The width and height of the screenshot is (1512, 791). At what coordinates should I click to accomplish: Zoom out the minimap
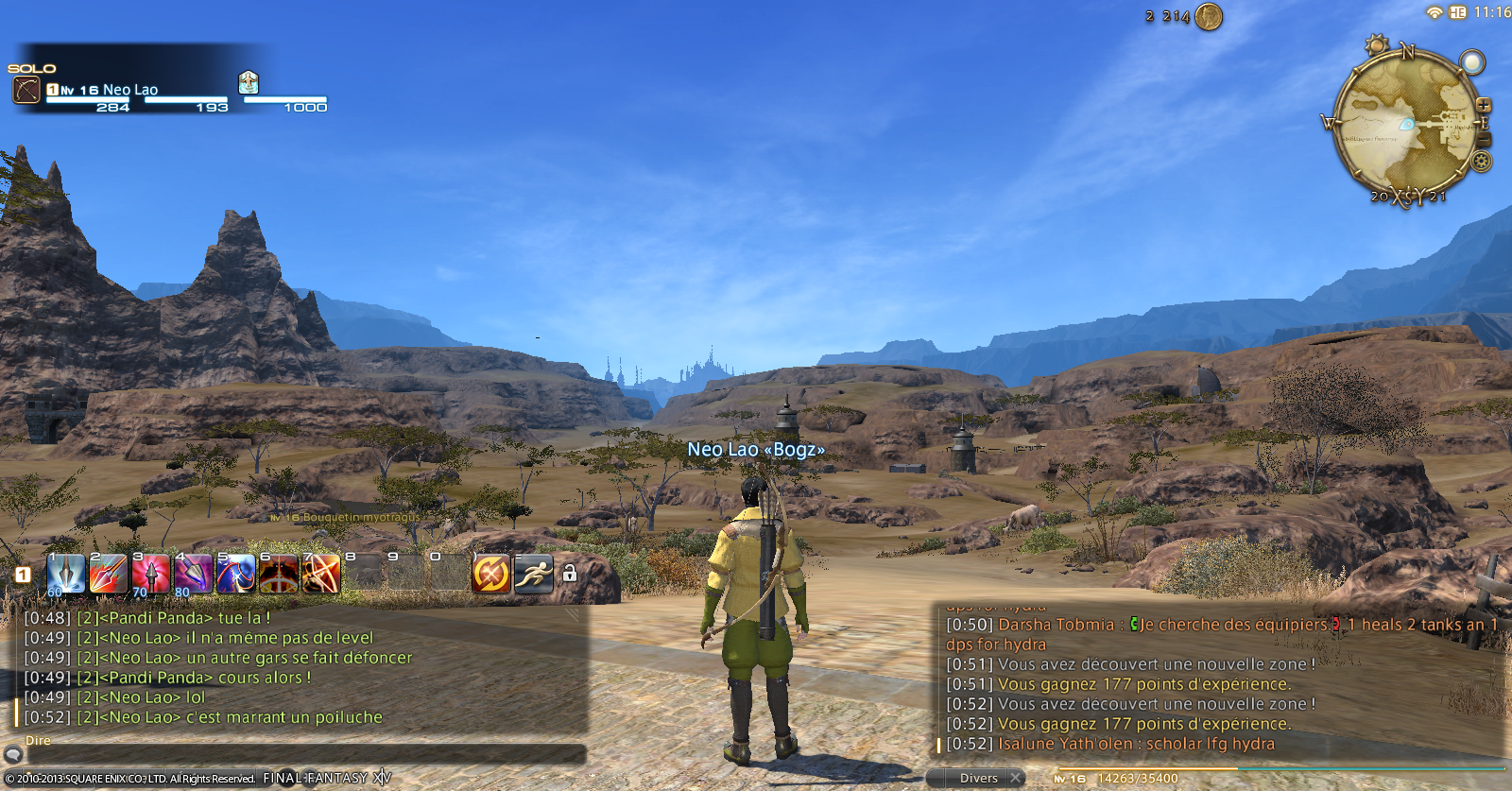(1484, 140)
